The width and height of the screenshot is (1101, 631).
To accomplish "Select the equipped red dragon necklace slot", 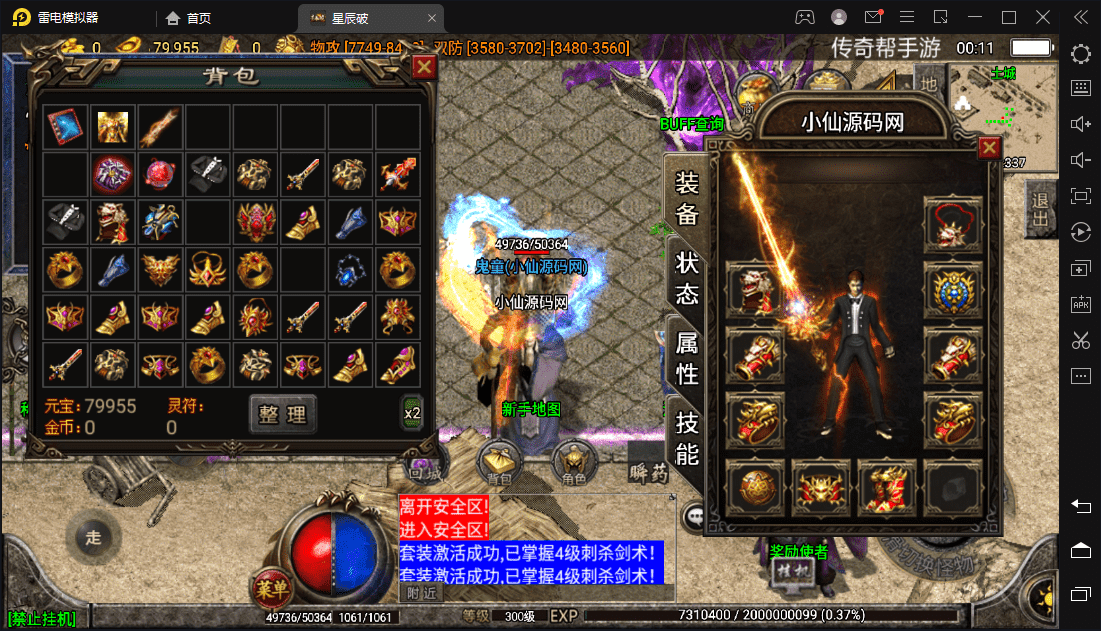I will [953, 224].
